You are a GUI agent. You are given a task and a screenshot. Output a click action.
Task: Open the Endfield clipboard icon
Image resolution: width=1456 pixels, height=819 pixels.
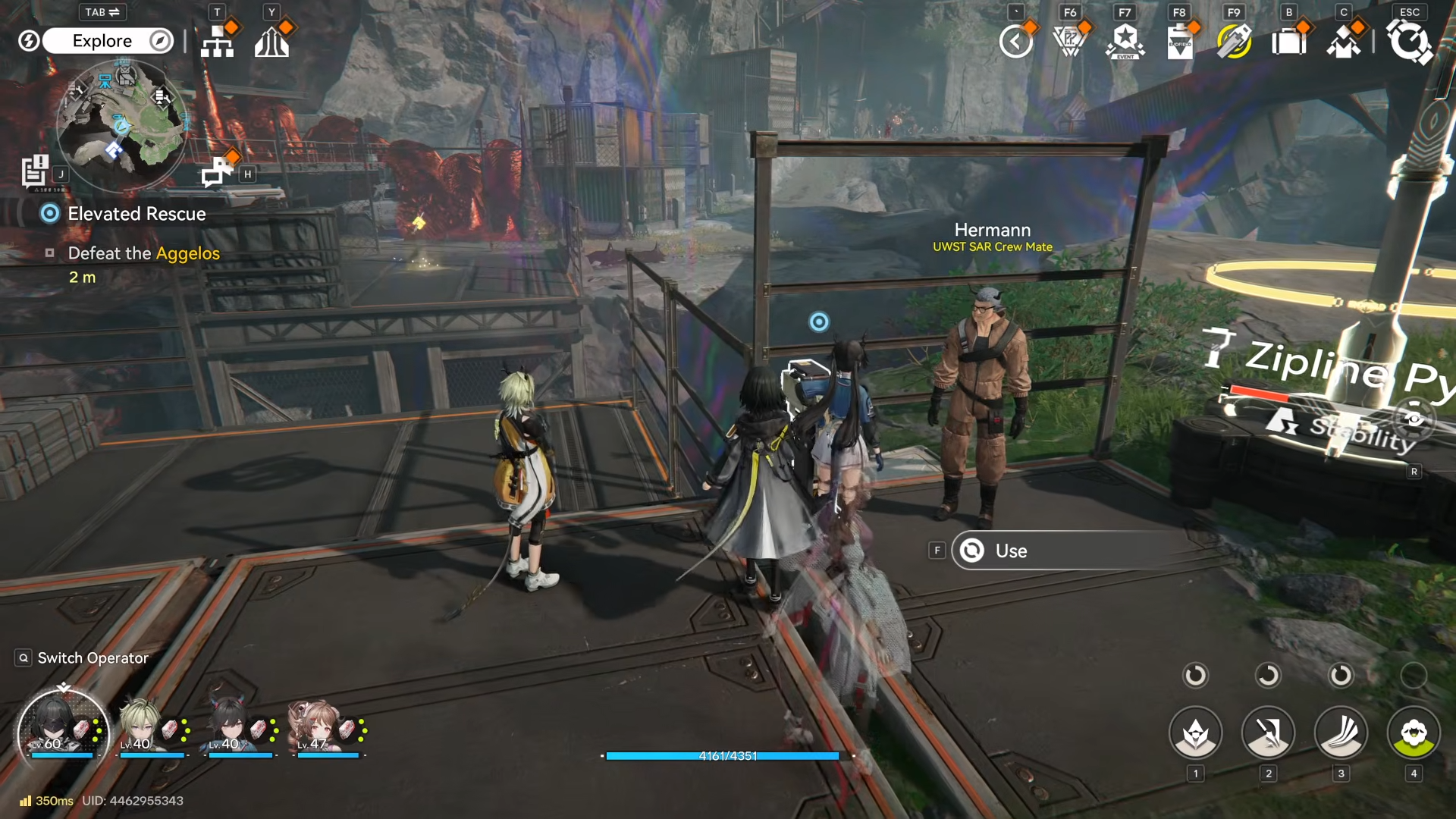(1180, 41)
